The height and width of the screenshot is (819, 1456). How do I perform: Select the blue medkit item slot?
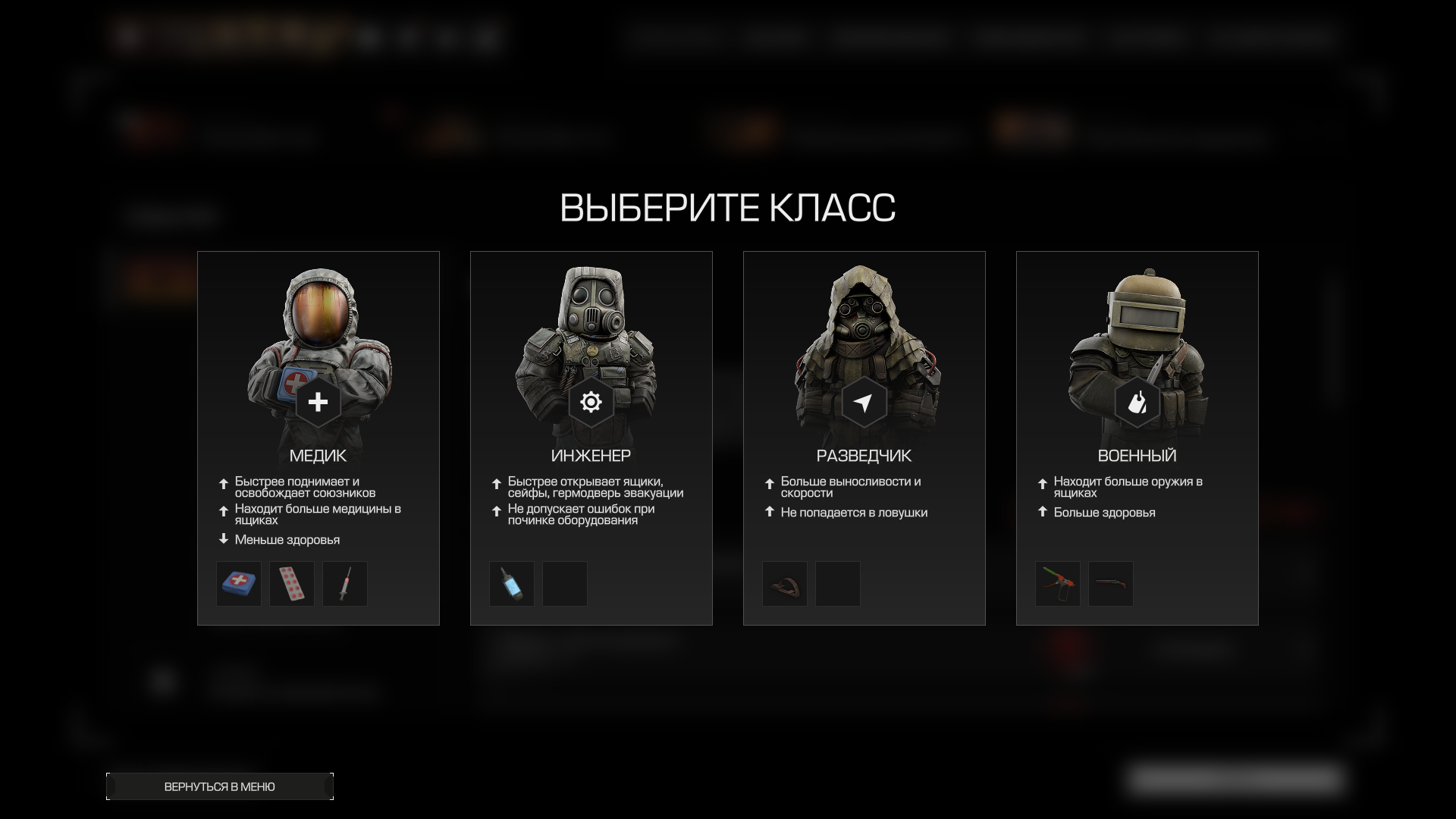click(239, 584)
